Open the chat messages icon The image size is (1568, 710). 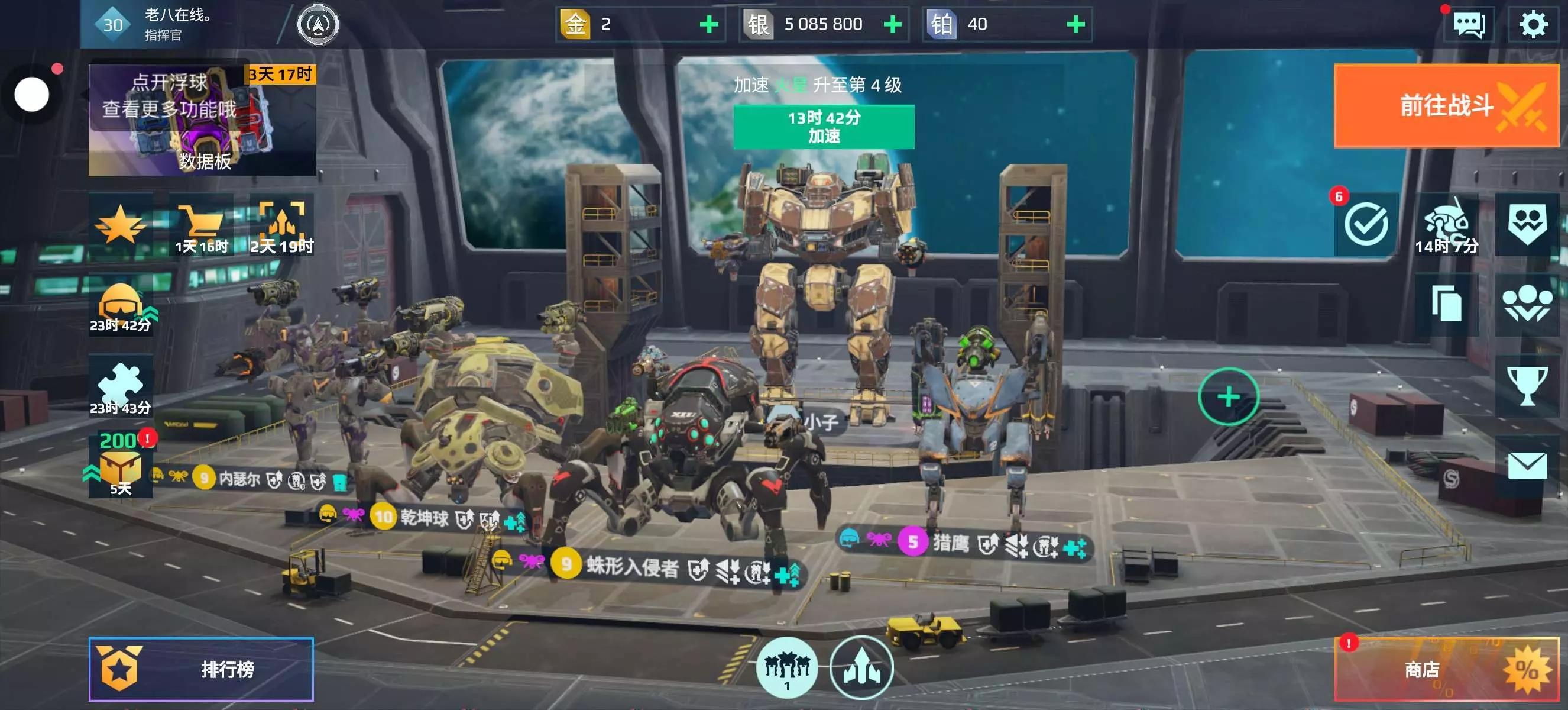(x=1468, y=25)
